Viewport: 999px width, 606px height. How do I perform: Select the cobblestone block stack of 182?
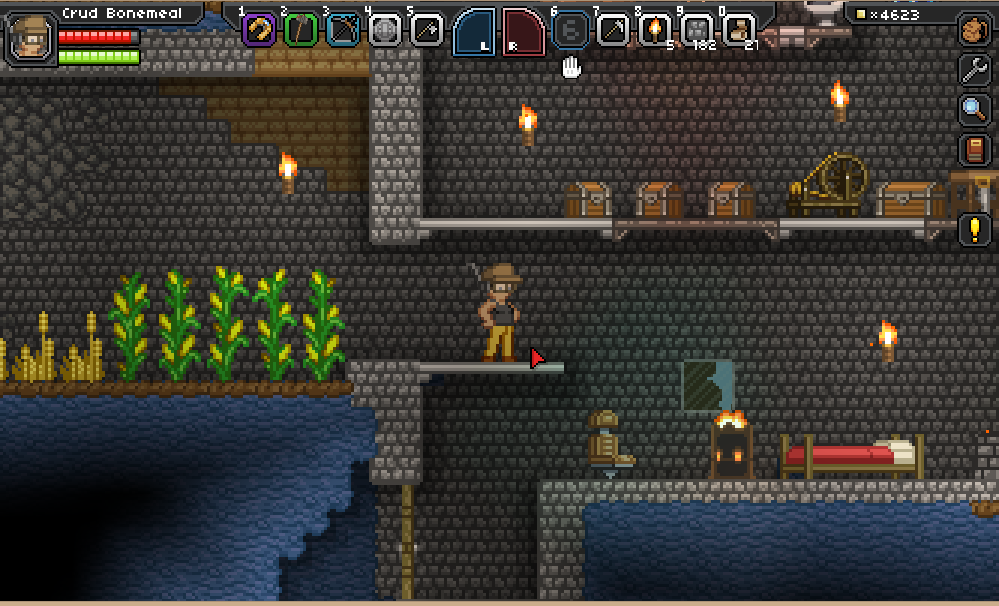coord(697,30)
